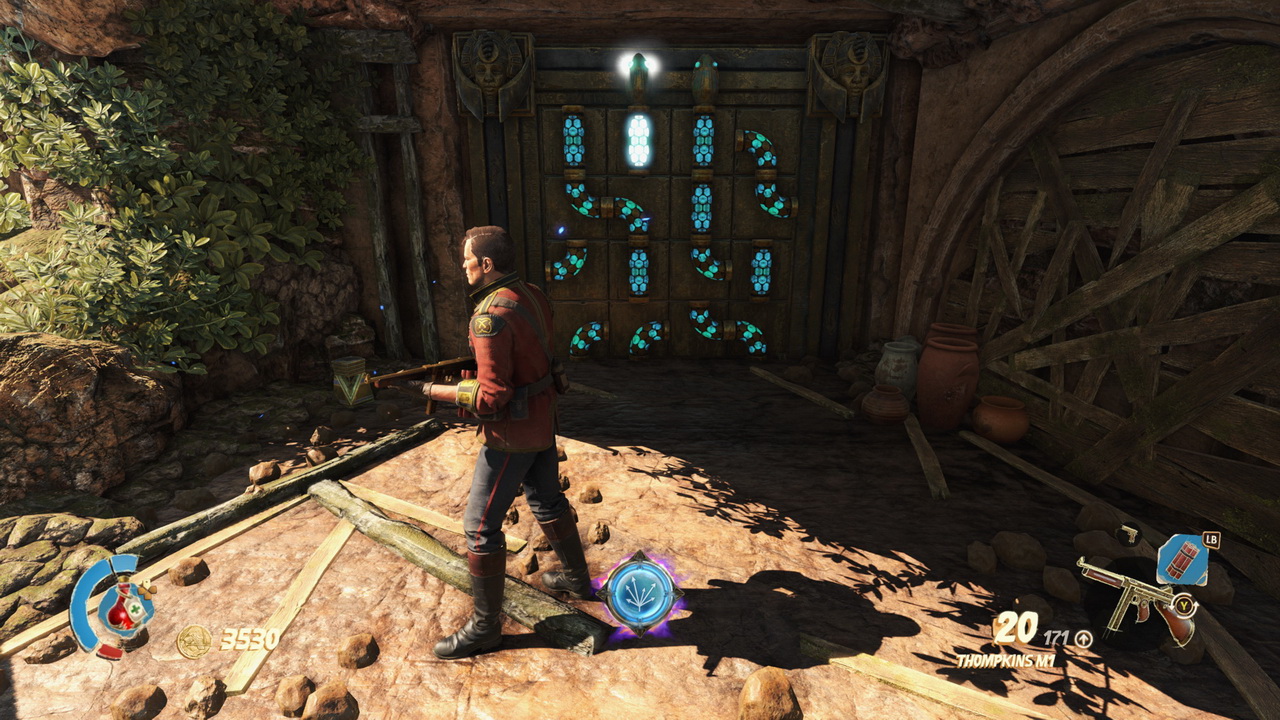Click the gold coin currency icon
Image resolution: width=1280 pixels, height=720 pixels.
click(193, 641)
